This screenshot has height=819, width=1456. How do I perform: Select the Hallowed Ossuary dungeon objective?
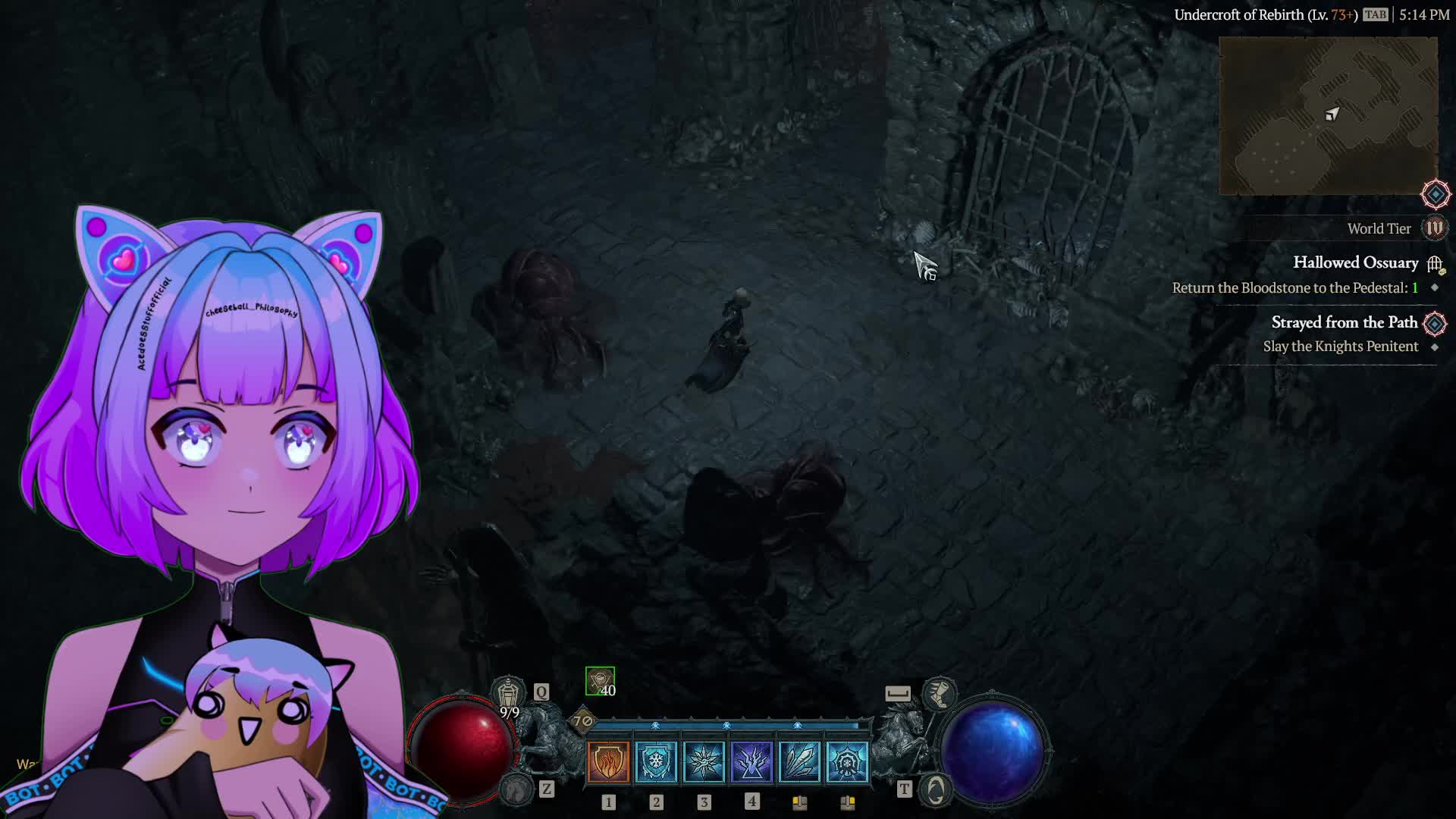coord(1355,263)
